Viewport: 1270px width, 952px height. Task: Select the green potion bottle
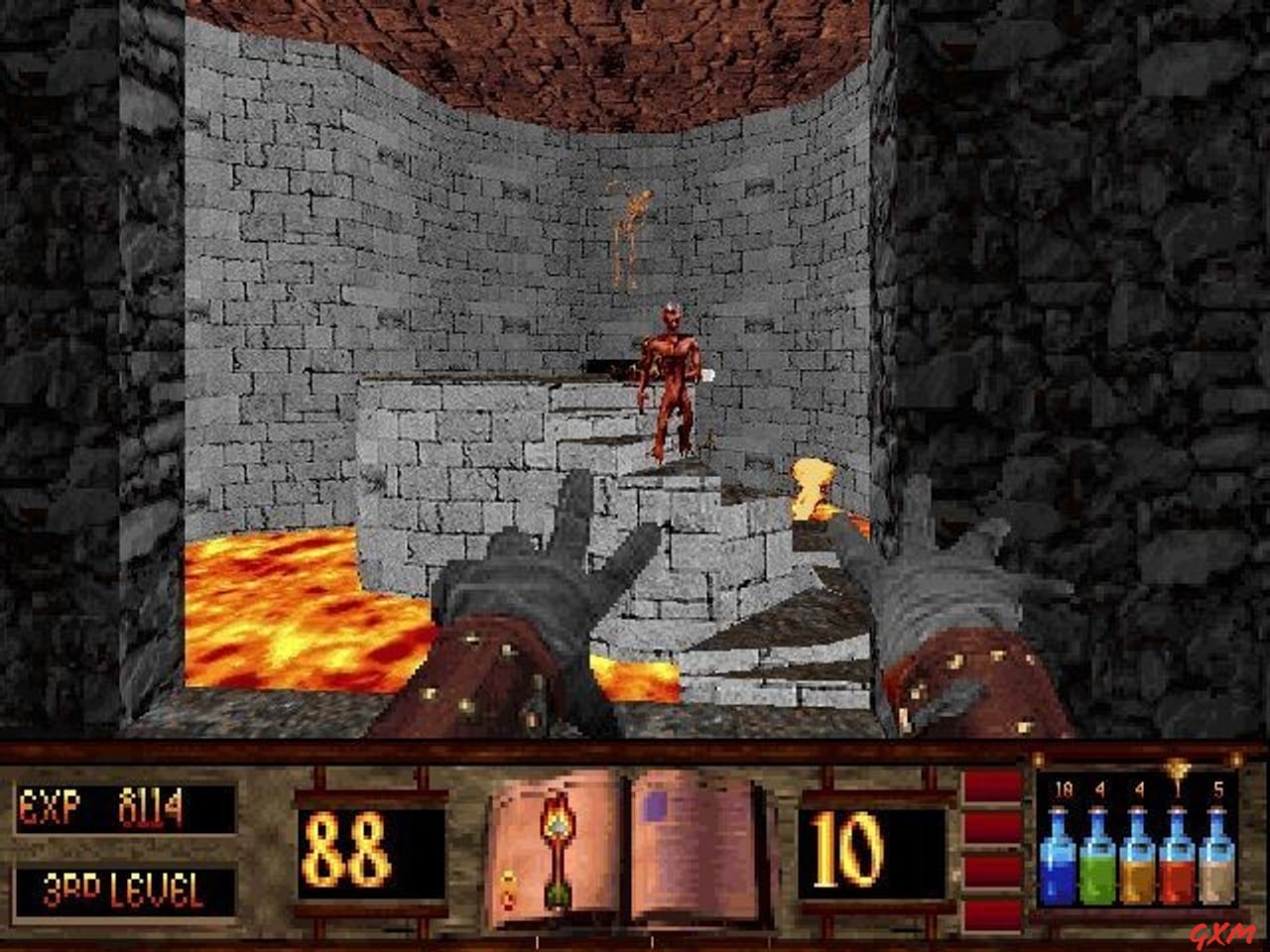(1099, 874)
